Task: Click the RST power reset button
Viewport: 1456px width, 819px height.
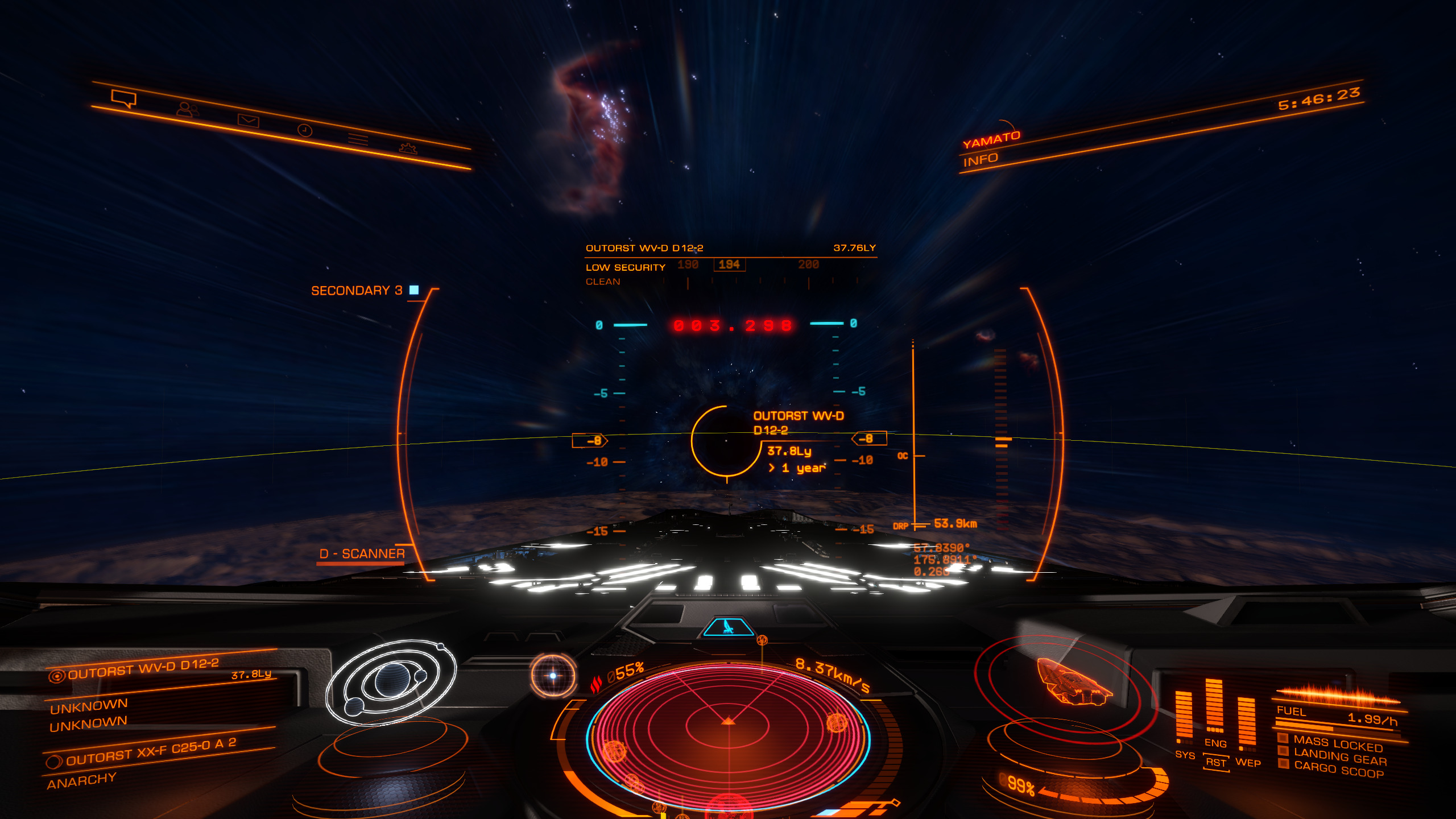Action: [1216, 763]
